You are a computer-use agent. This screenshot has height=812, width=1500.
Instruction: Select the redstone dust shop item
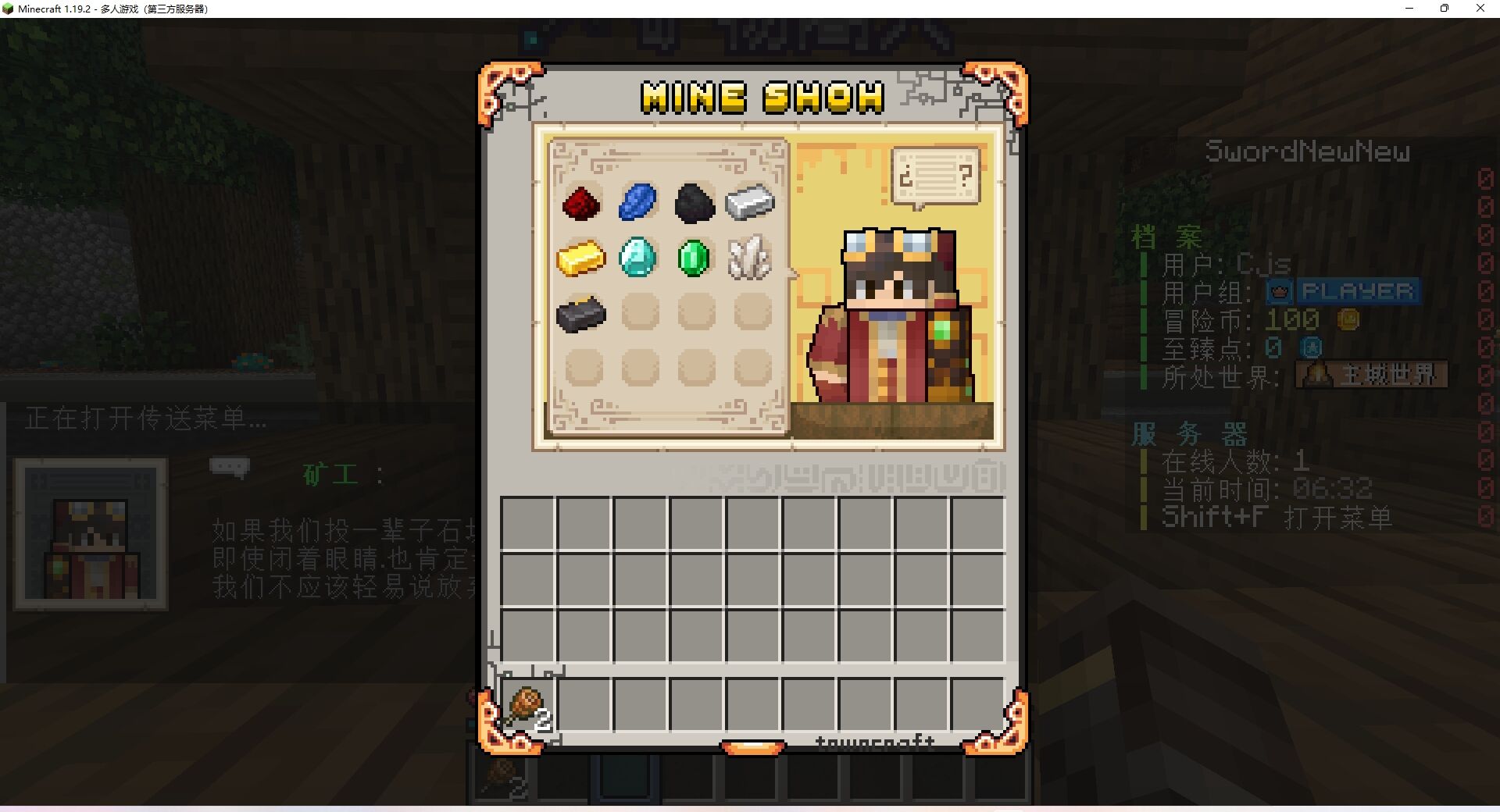[x=582, y=203]
